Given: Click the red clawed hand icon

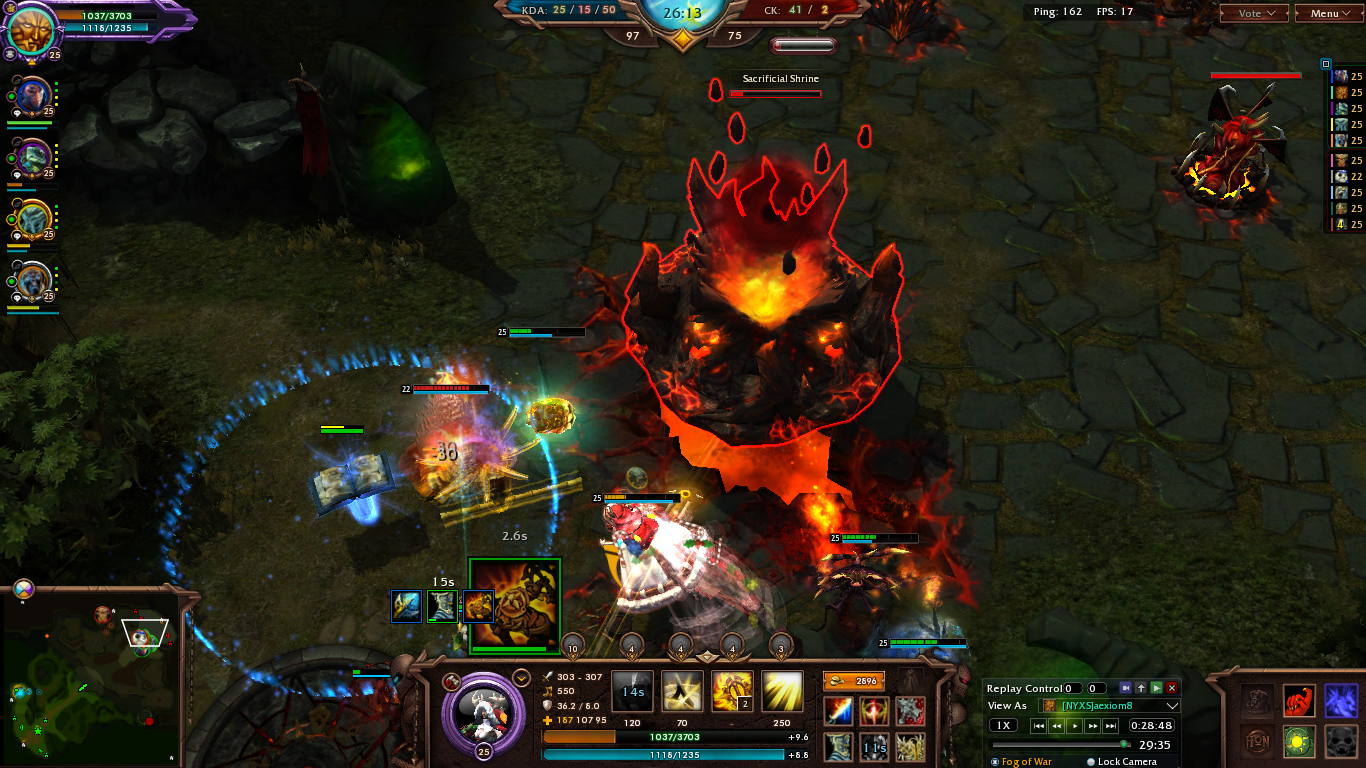Looking at the screenshot, I should tap(1299, 700).
